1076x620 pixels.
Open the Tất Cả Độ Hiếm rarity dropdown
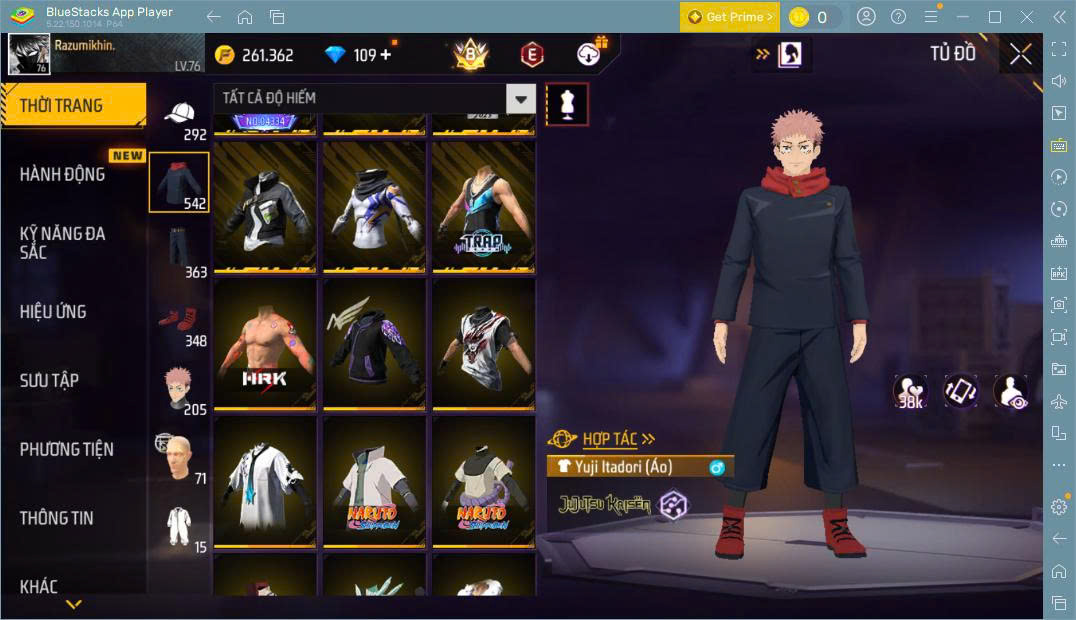[375, 98]
